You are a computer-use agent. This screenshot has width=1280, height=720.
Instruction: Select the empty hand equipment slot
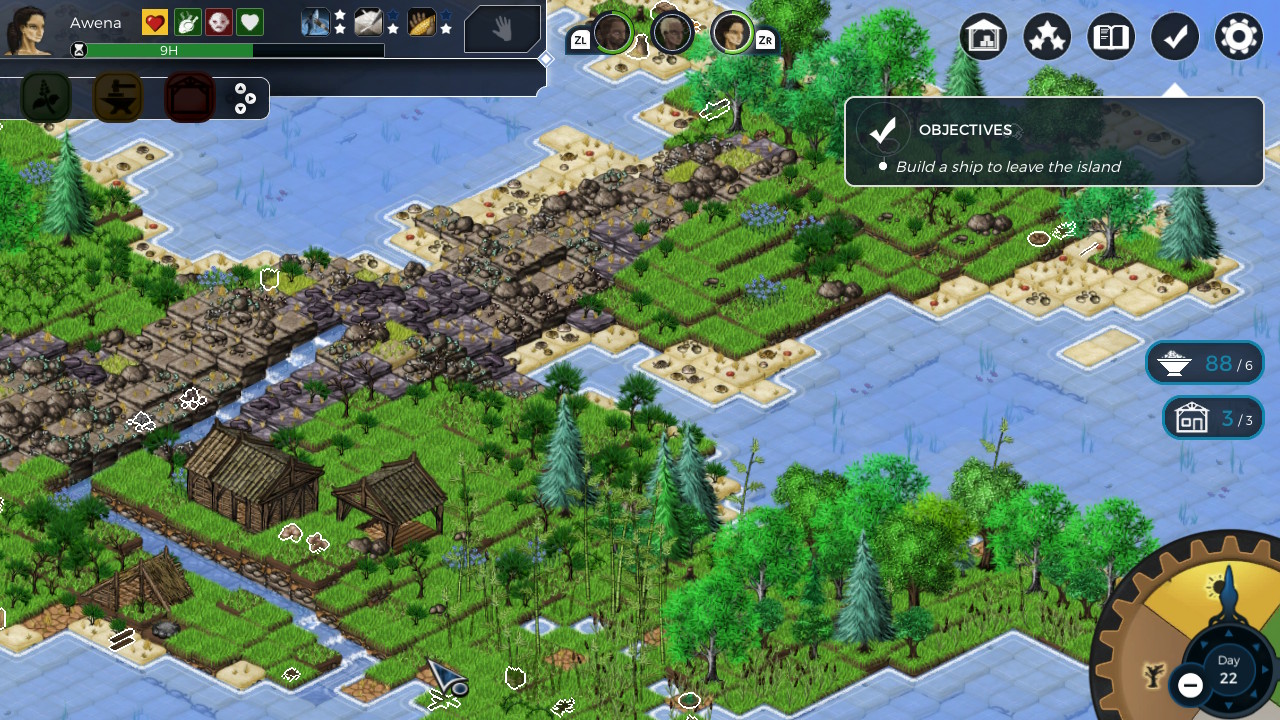503,29
